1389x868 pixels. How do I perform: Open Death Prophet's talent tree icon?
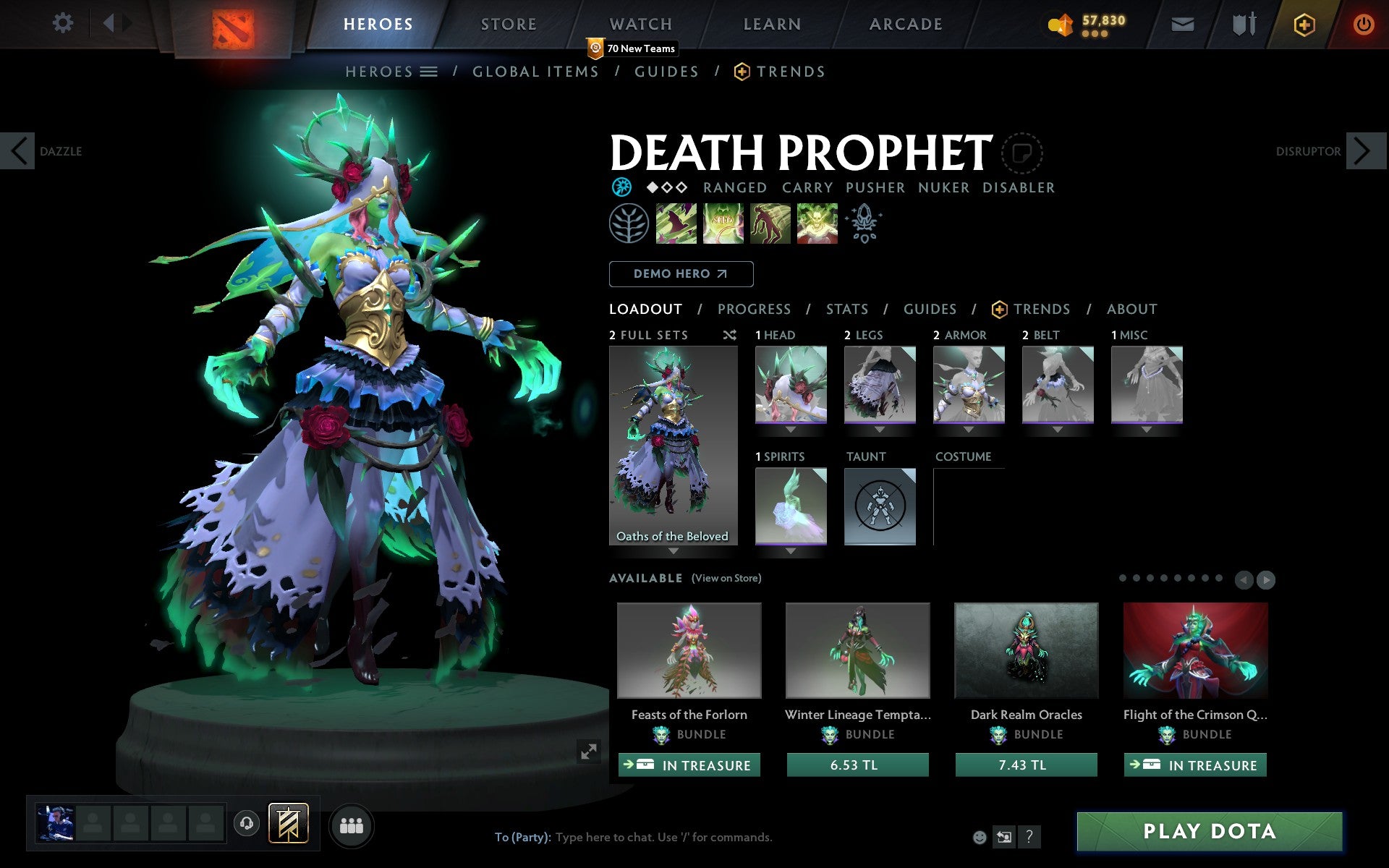click(x=629, y=224)
